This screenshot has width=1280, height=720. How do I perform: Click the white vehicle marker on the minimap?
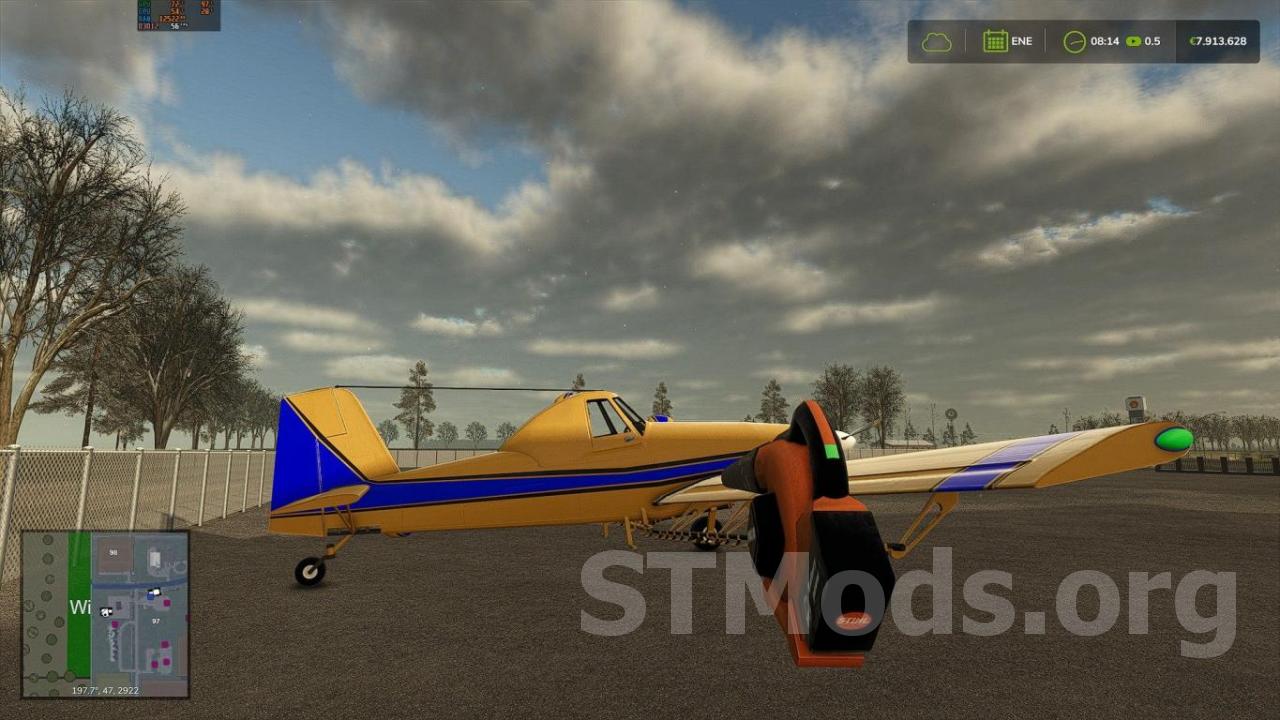point(106,612)
